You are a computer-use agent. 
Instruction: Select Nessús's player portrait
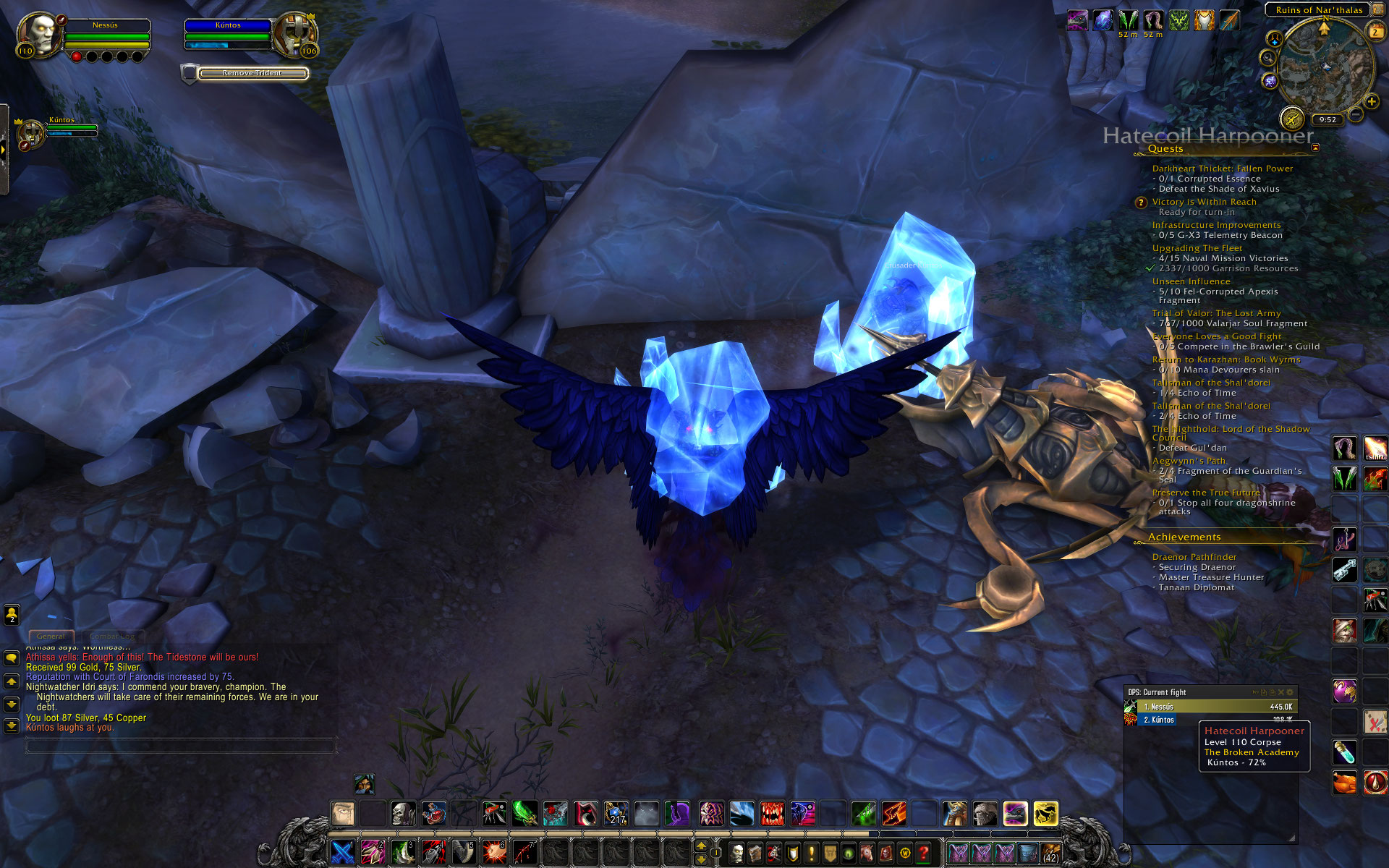[40, 33]
